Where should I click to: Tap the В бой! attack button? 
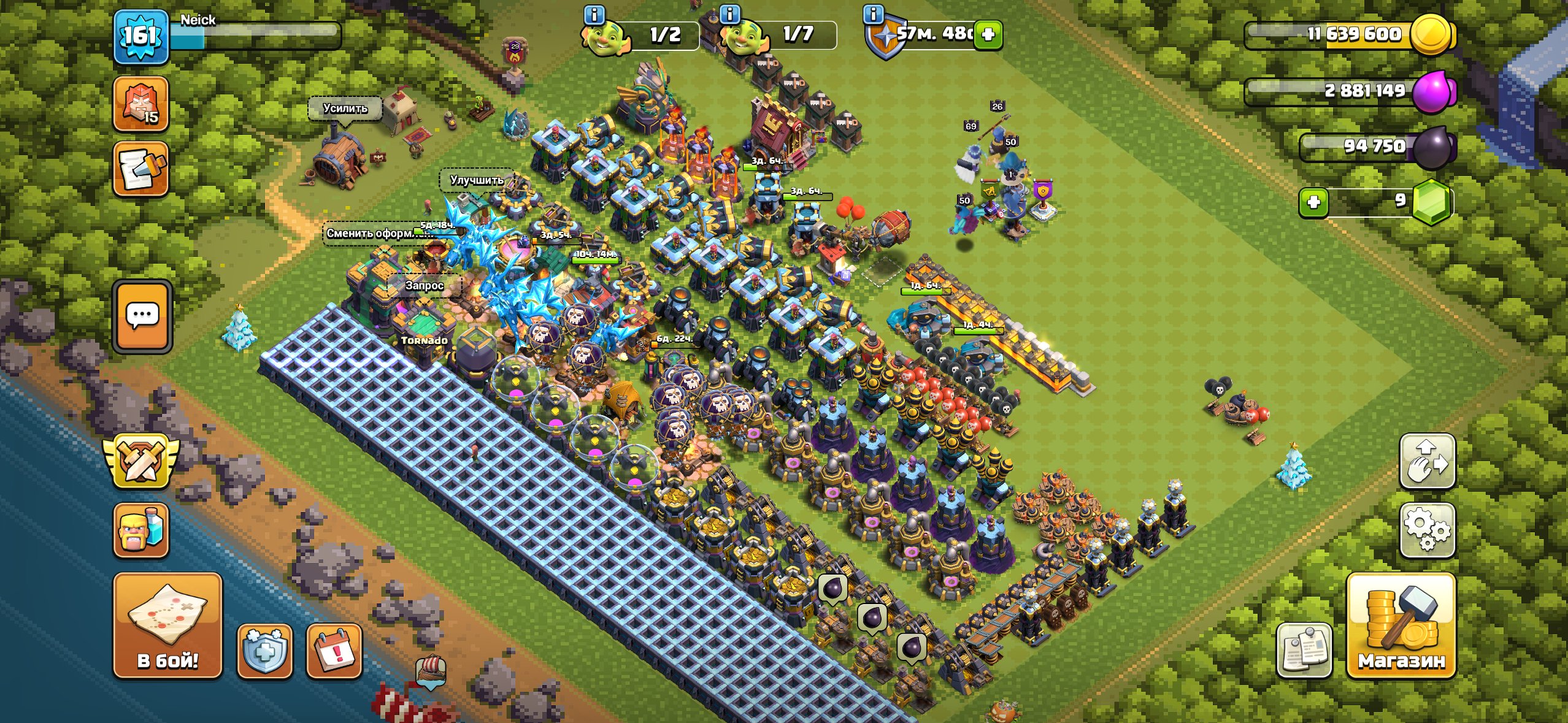click(167, 625)
